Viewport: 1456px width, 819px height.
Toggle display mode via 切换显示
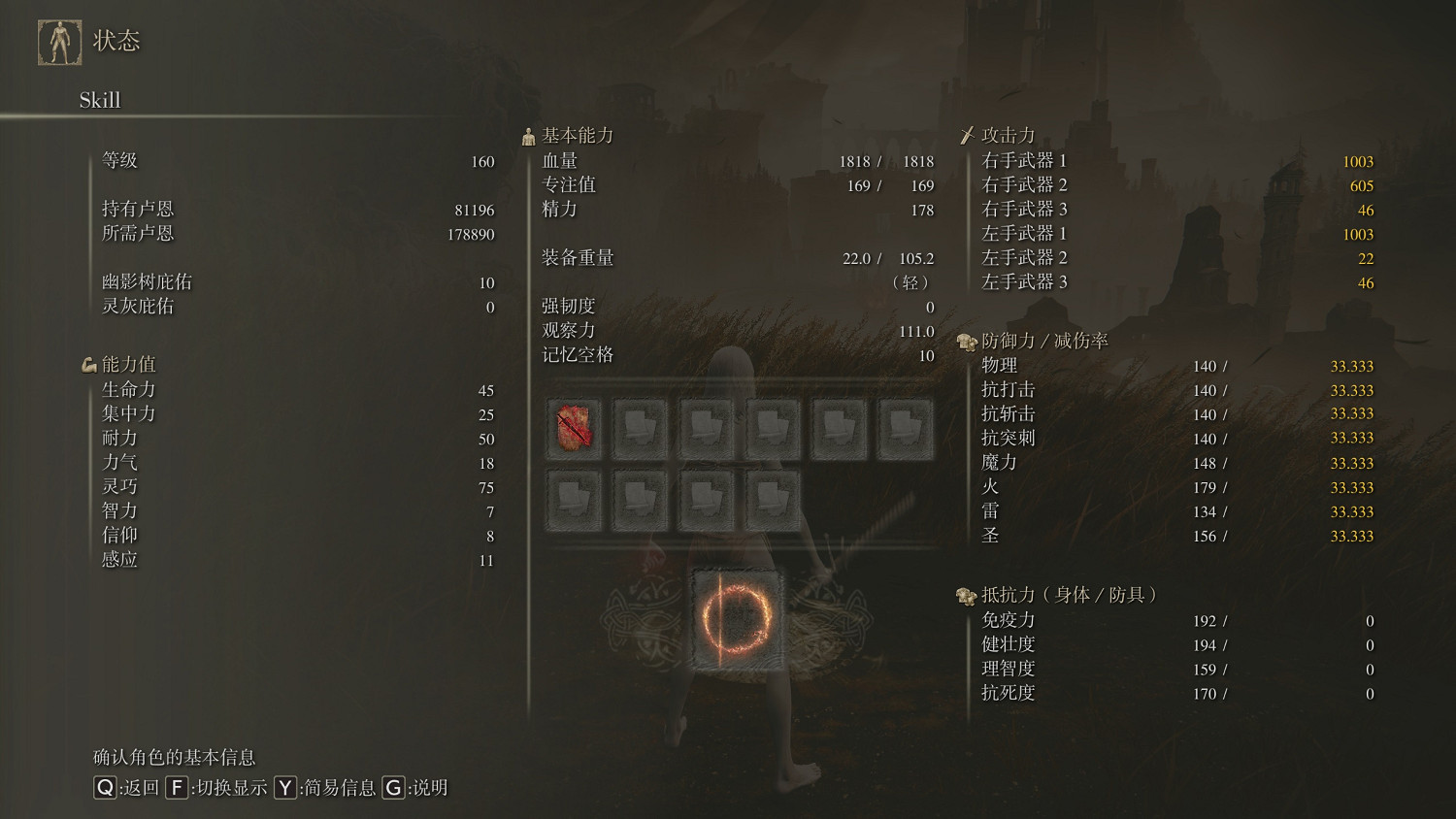pos(218,788)
